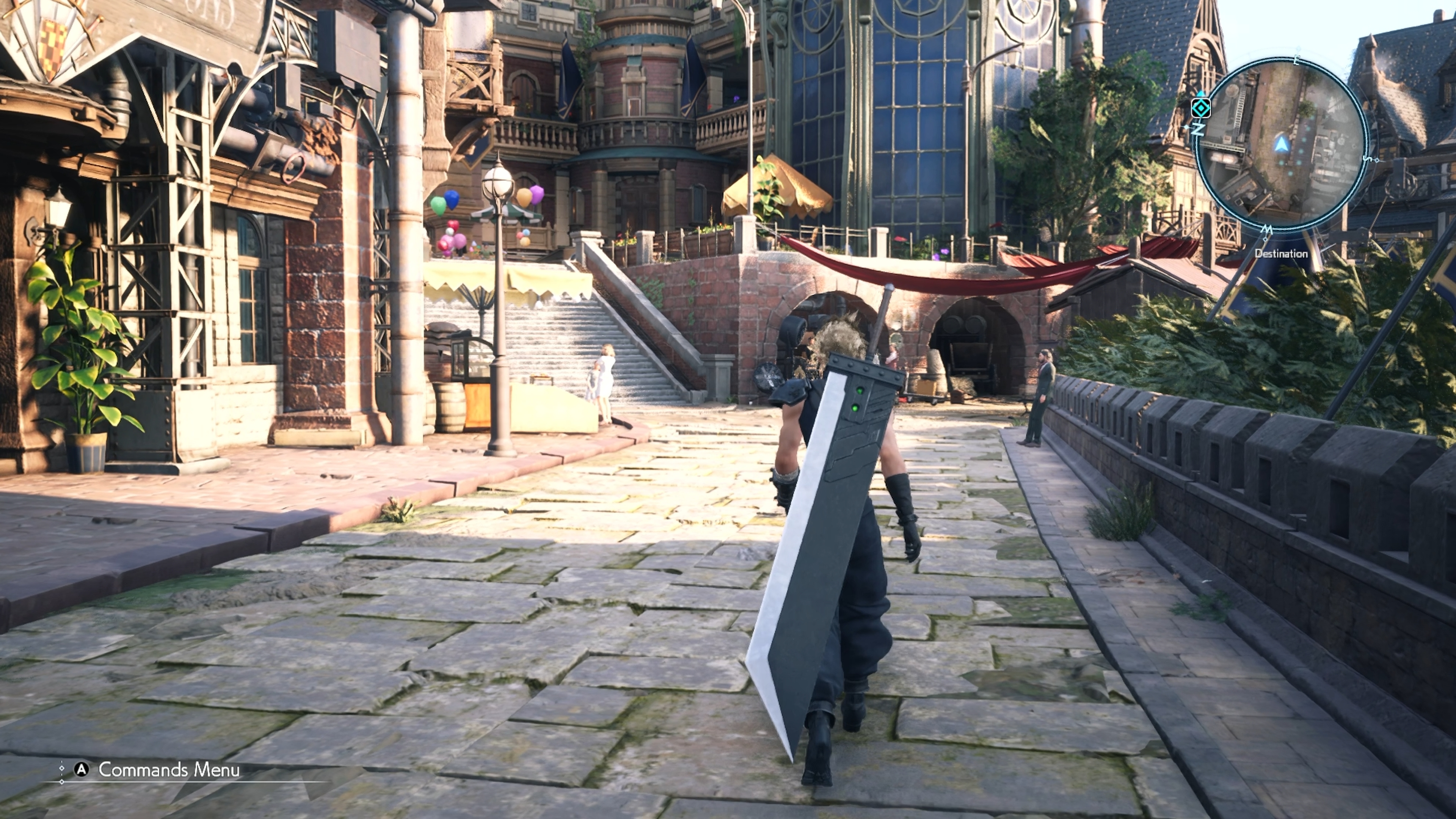Click the marker diamond below the W compass letter
Screen dimensions: 1456x819
[x=1266, y=239]
